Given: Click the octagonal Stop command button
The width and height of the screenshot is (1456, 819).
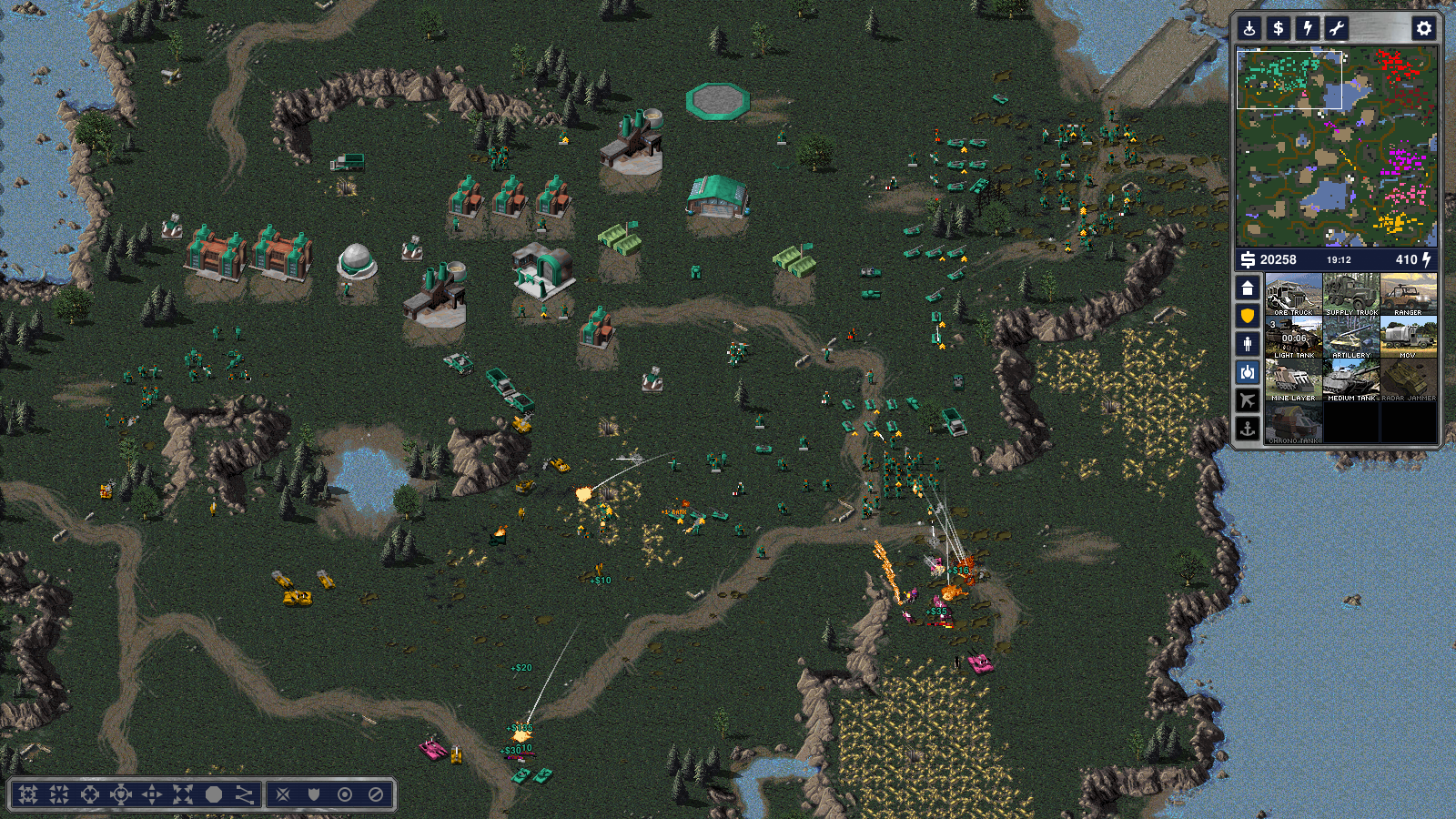Looking at the screenshot, I should [x=214, y=794].
